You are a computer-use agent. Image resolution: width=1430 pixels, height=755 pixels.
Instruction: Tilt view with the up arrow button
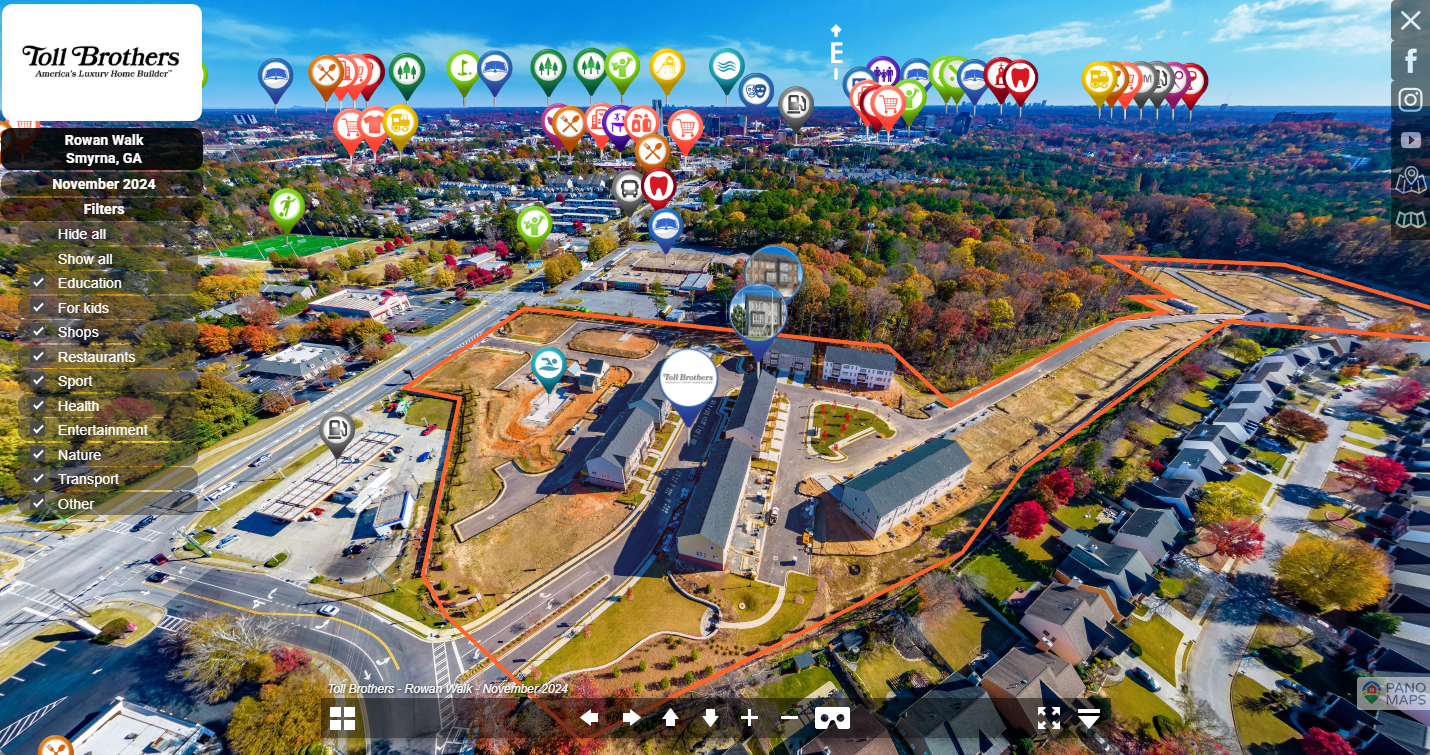click(x=670, y=717)
